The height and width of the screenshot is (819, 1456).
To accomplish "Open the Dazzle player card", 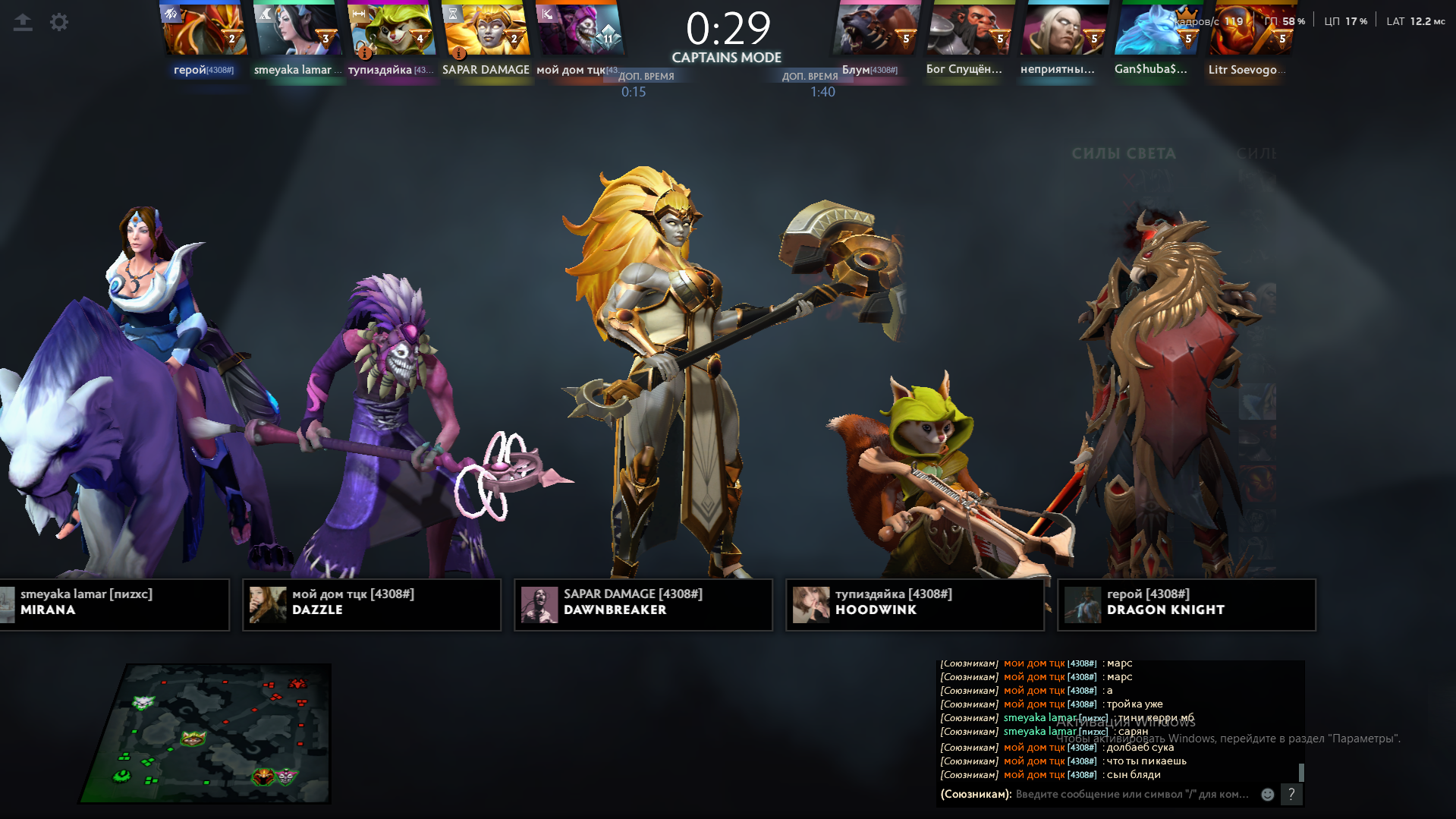I will click(372, 604).
